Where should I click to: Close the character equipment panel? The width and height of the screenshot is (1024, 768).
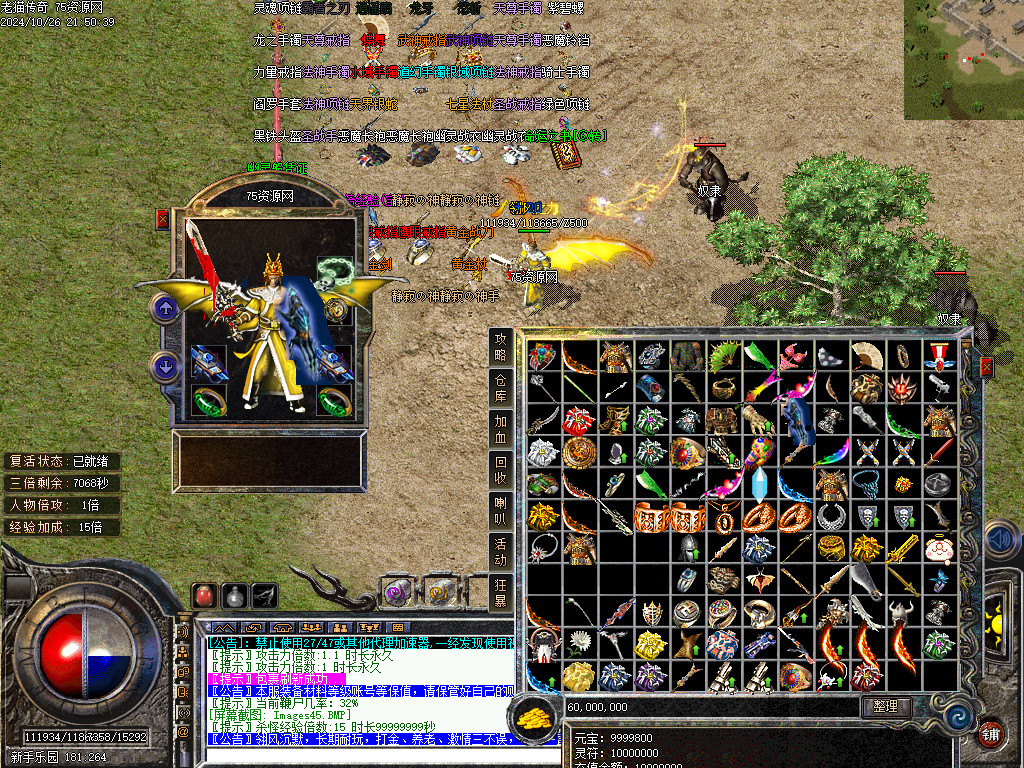point(163,219)
